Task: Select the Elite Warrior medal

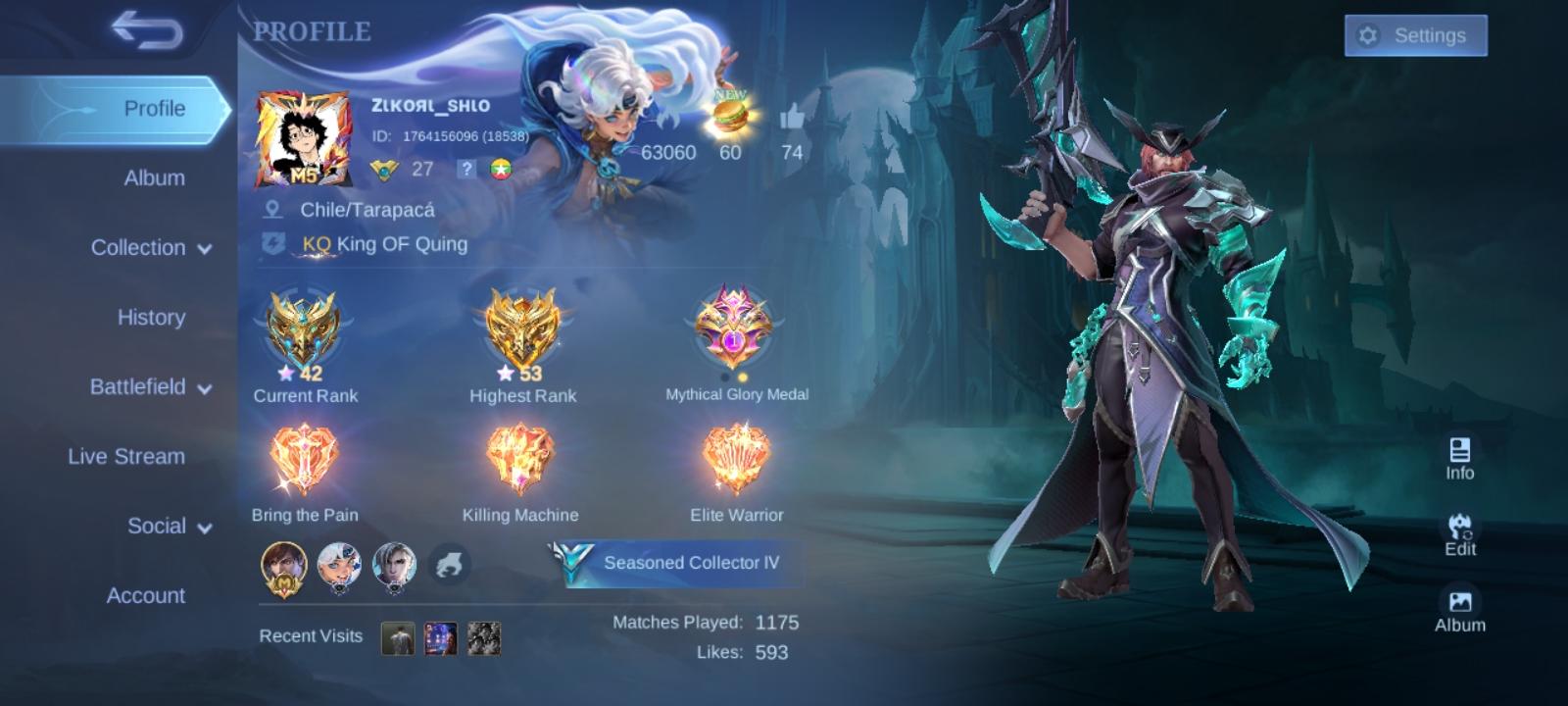Action: click(735, 456)
